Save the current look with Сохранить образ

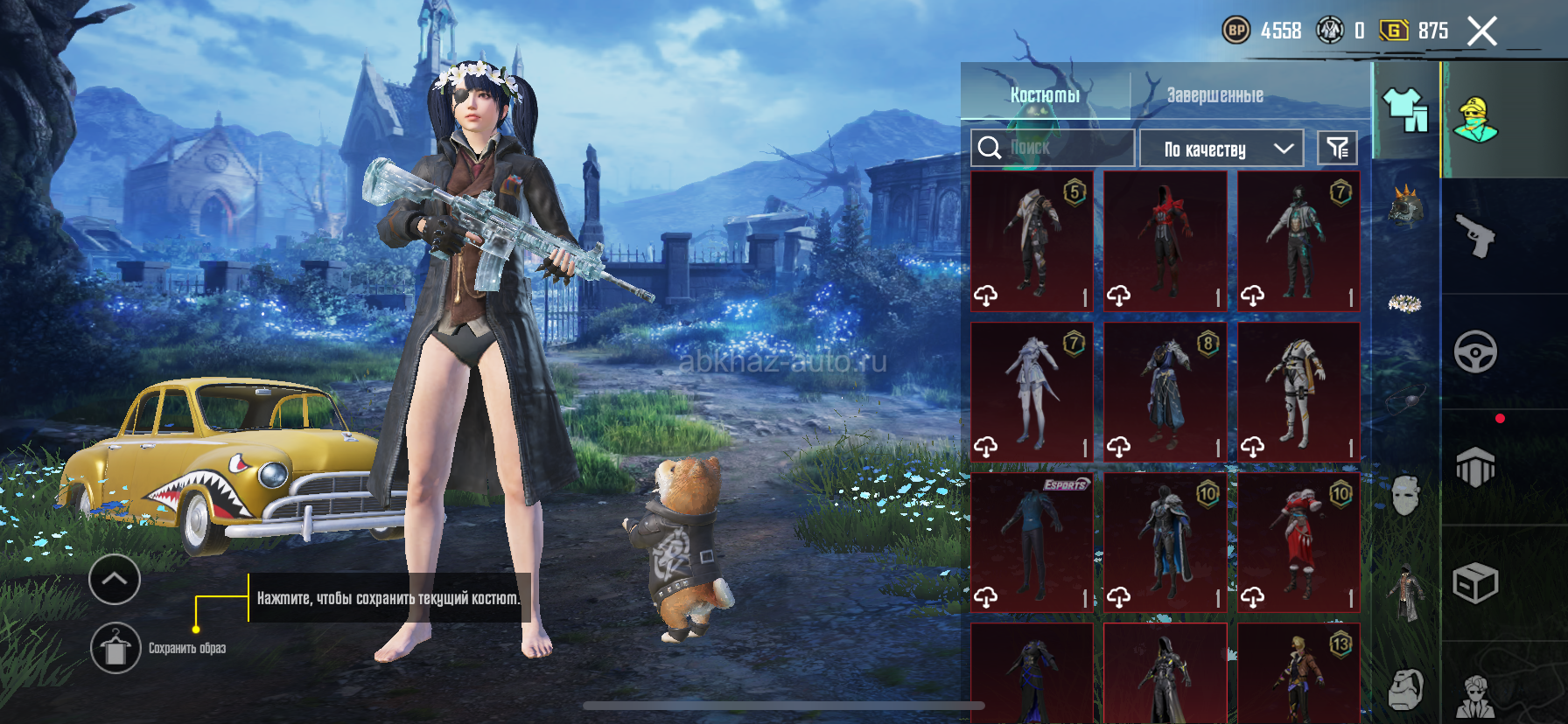pos(115,648)
